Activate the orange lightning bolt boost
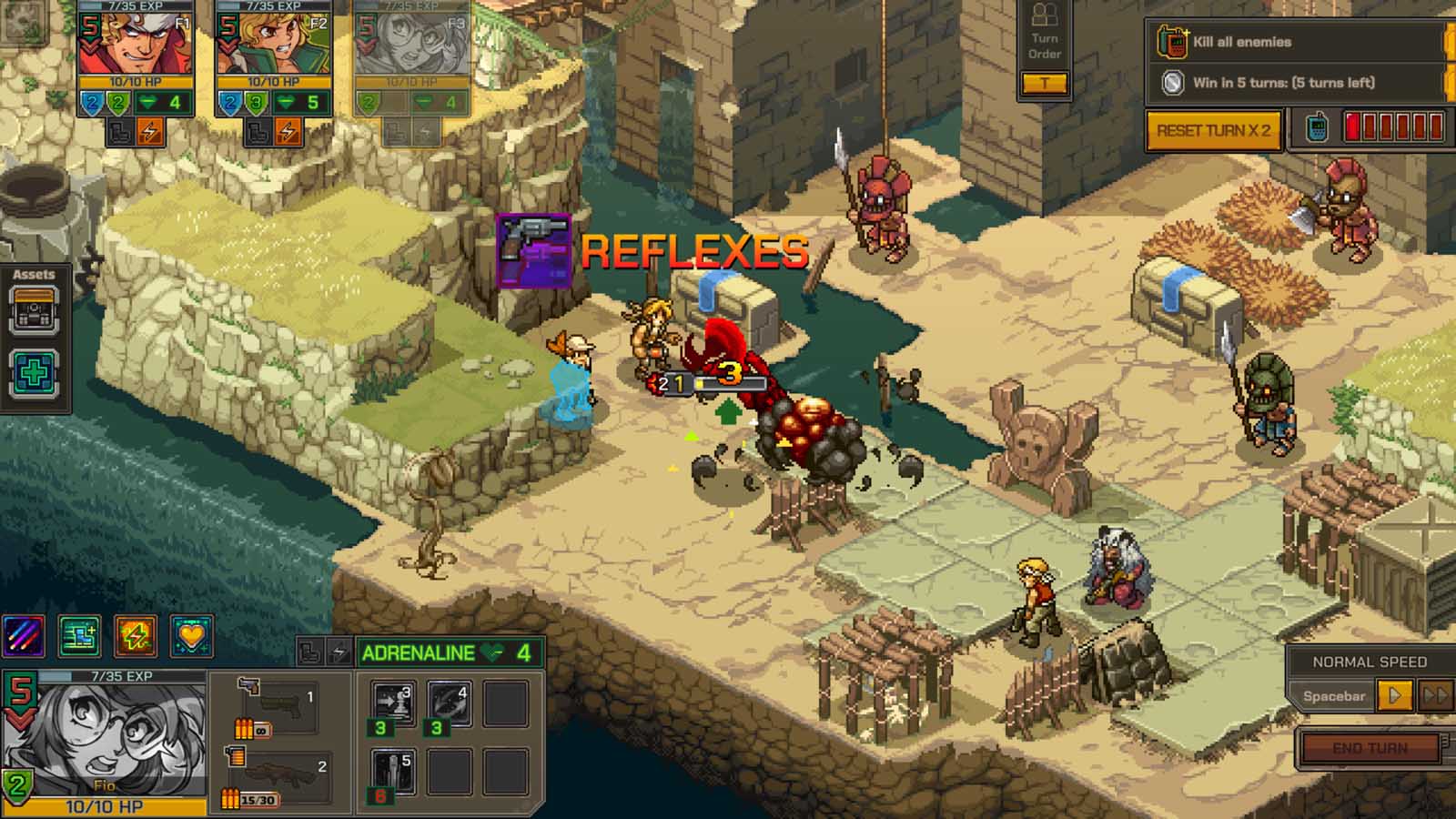The image size is (1456, 819). [135, 636]
